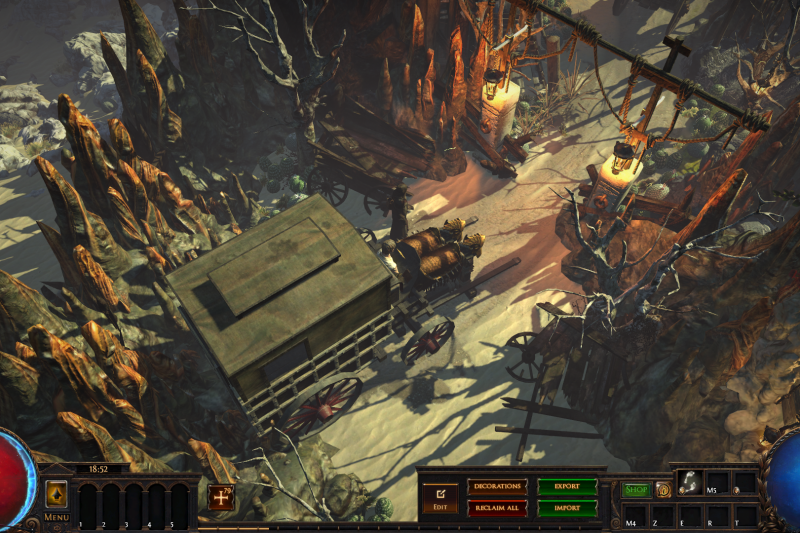Click the orange cross passive points icon
Image resolution: width=800 pixels, height=533 pixels.
[x=221, y=496]
